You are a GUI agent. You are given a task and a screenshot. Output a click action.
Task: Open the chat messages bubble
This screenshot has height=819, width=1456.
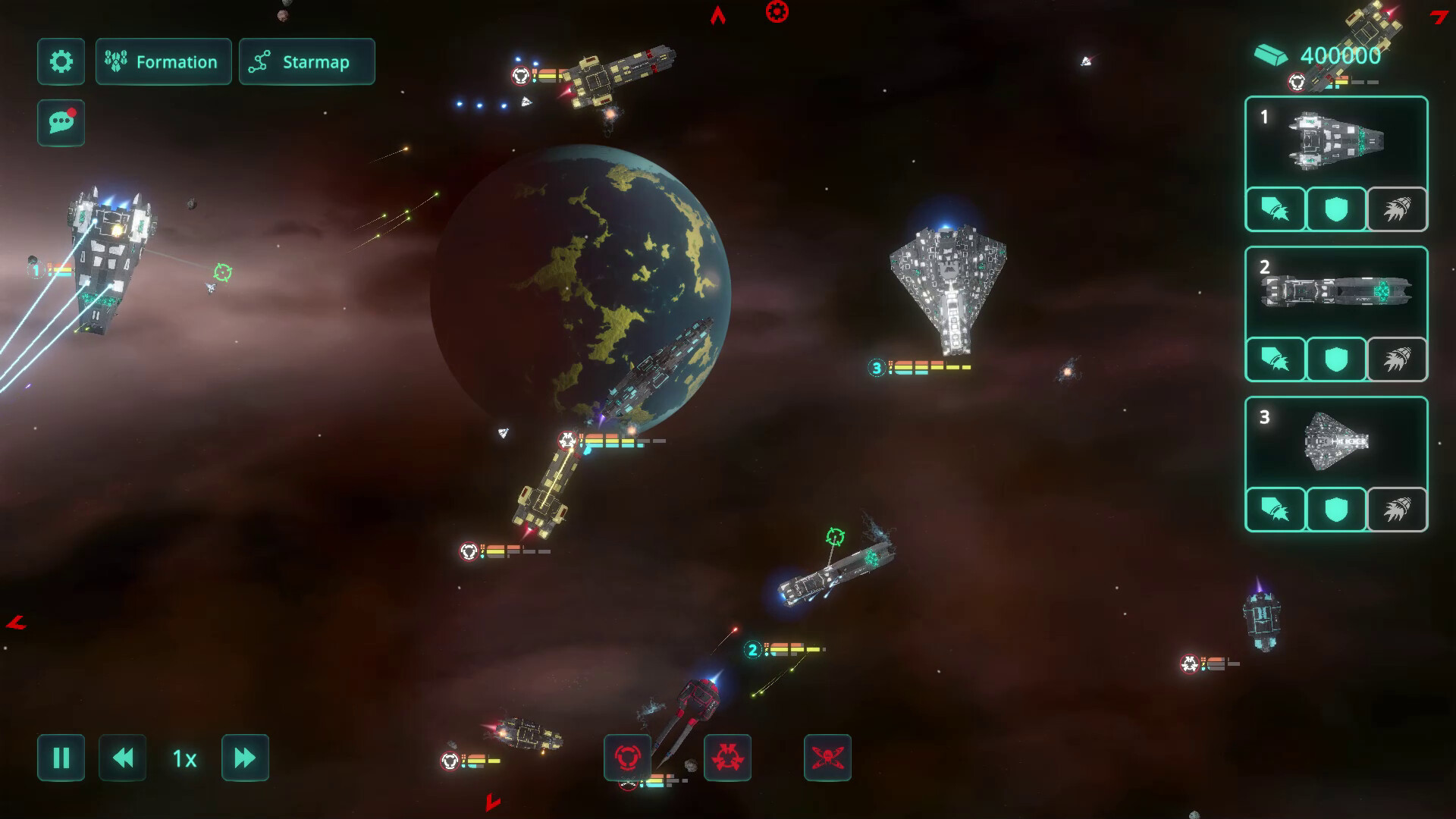61,122
